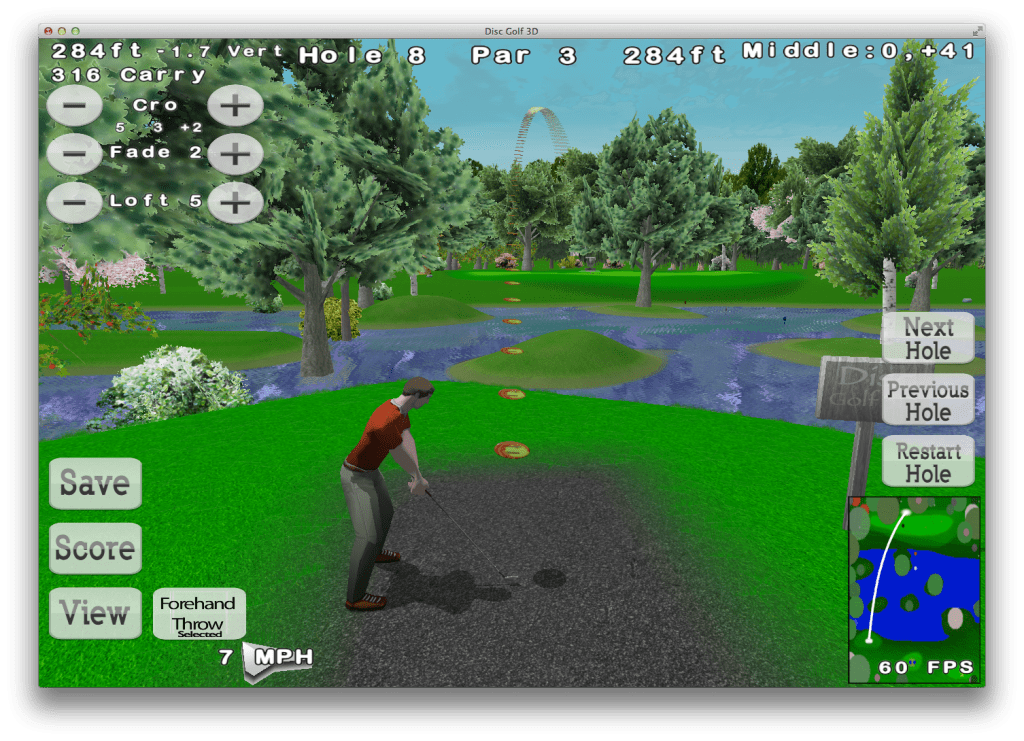Save the current game
Screen dimensions: 1024x741
[95, 484]
